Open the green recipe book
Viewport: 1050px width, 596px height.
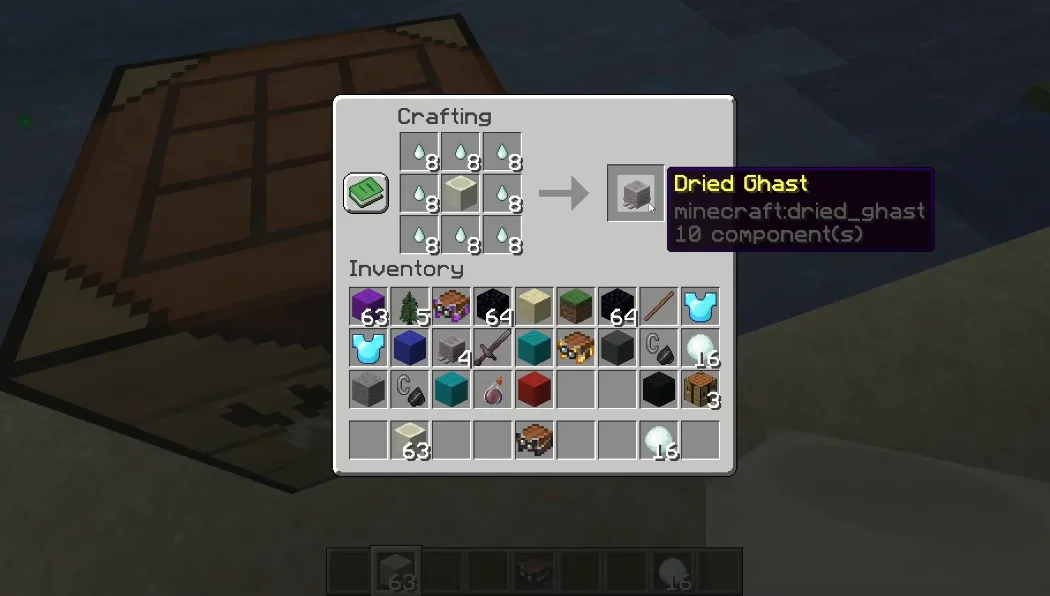point(366,193)
